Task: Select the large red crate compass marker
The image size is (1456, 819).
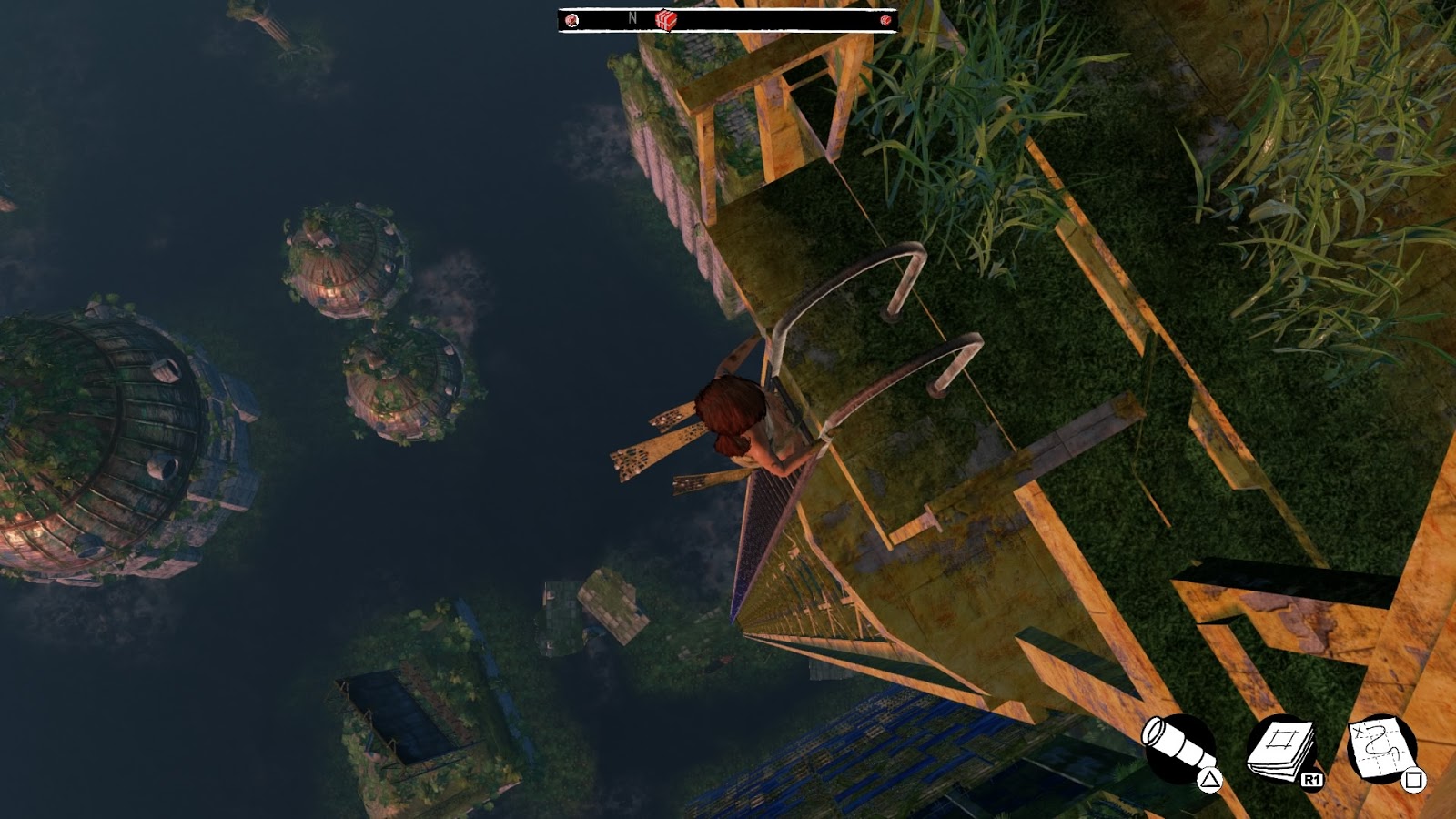Action: click(x=666, y=20)
